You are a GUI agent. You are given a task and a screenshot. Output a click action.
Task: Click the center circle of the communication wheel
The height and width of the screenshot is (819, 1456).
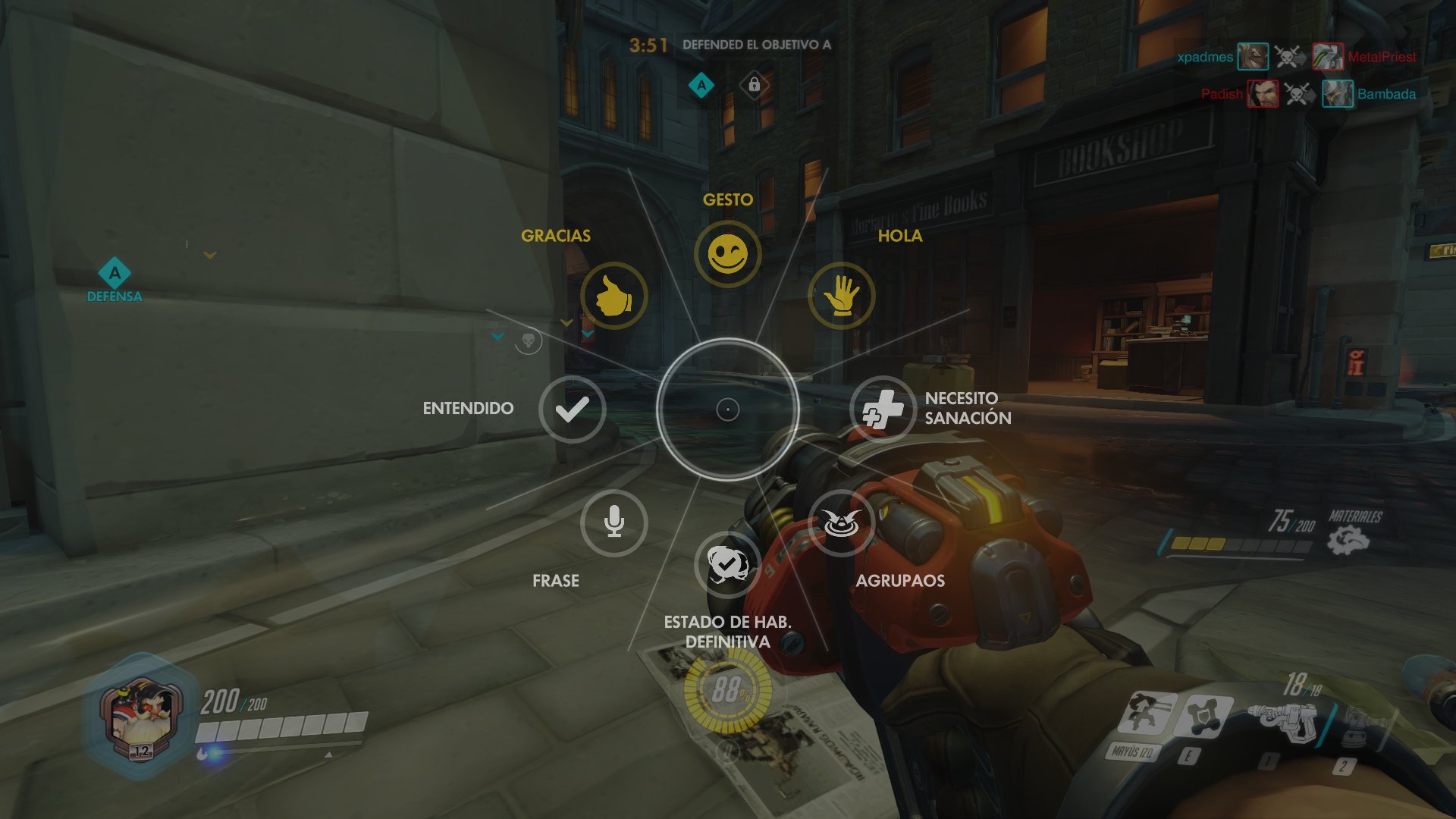(728, 409)
